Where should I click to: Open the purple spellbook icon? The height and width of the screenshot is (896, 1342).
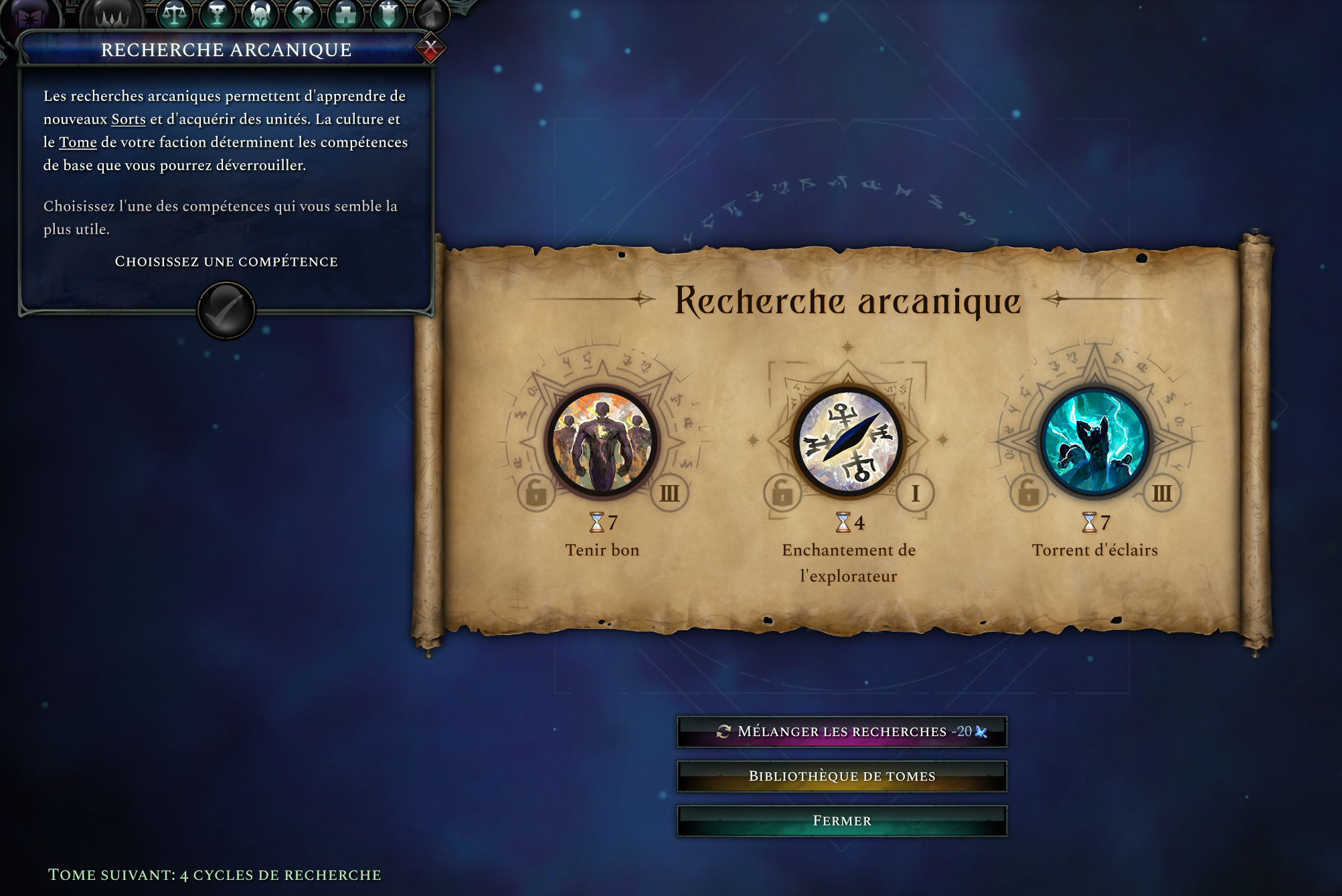[29, 16]
